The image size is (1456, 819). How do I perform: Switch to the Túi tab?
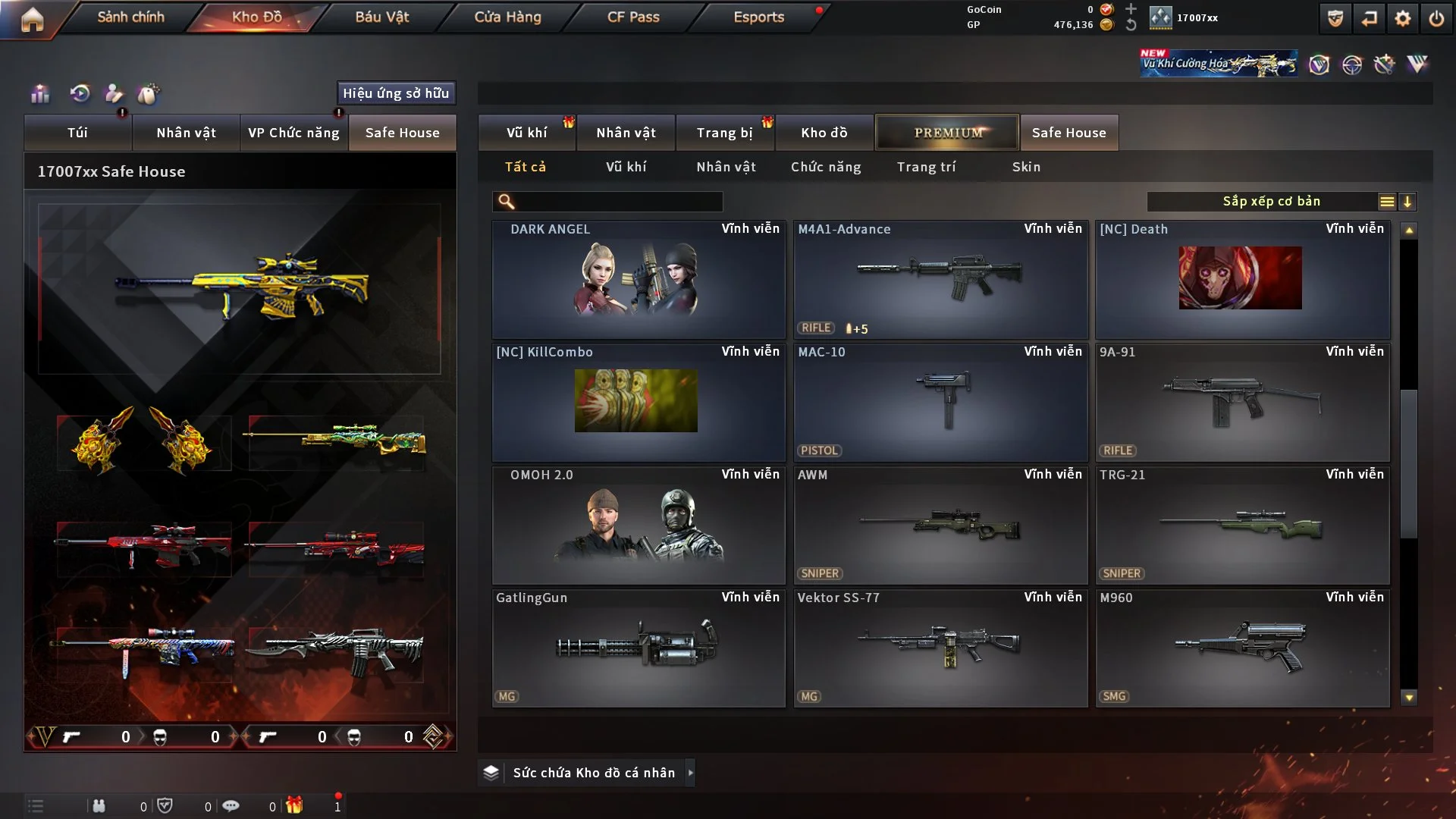click(77, 133)
